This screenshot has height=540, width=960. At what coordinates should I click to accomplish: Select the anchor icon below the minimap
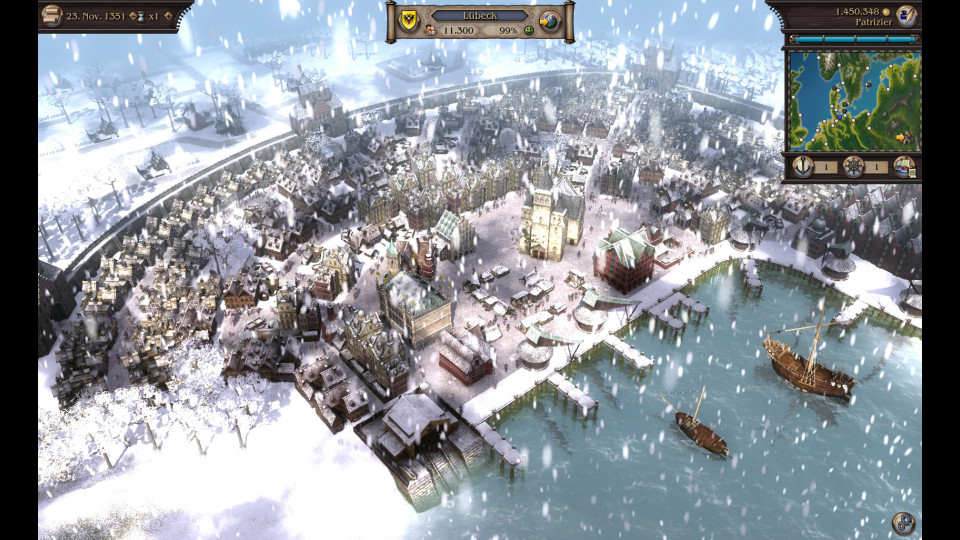coord(802,167)
